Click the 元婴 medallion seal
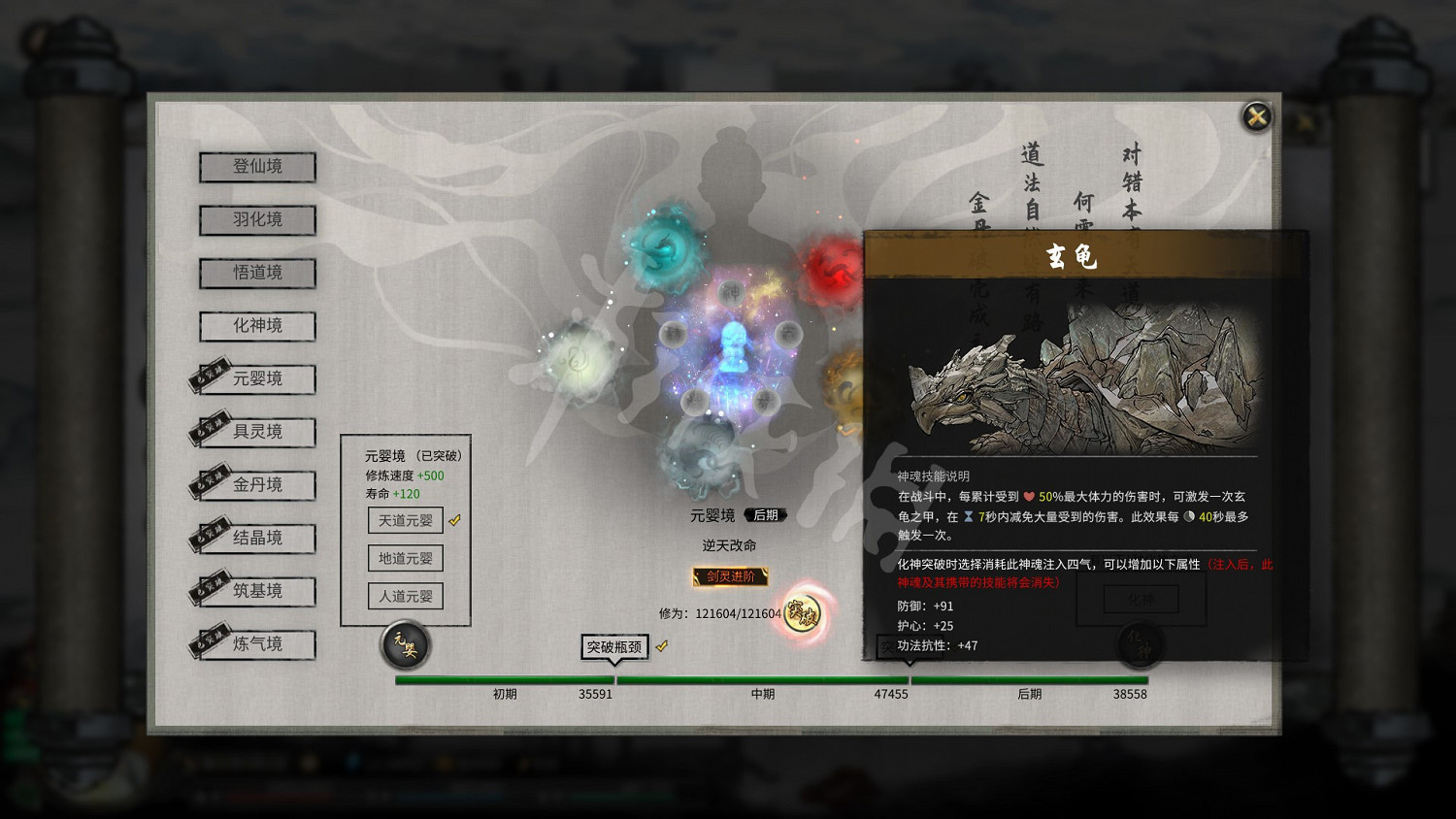The width and height of the screenshot is (1456, 819). 406,645
